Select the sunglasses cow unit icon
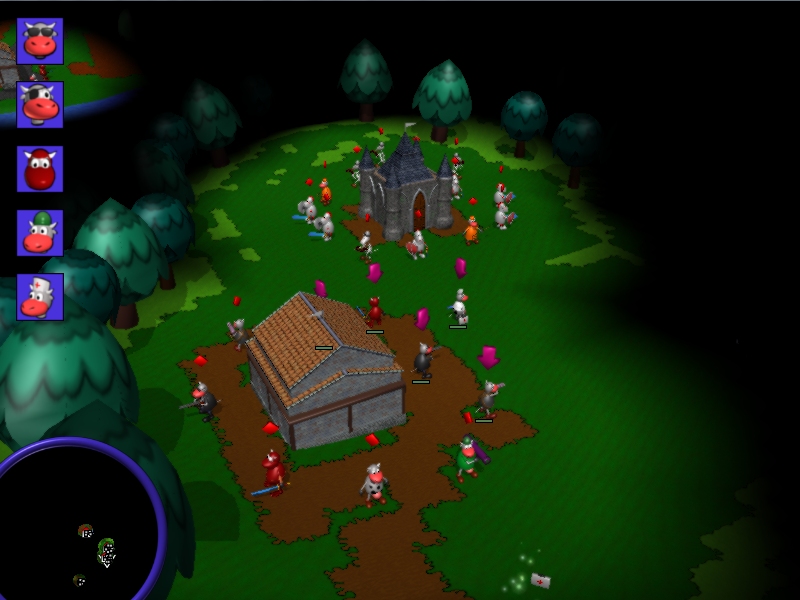This screenshot has height=600, width=800. [x=40, y=41]
